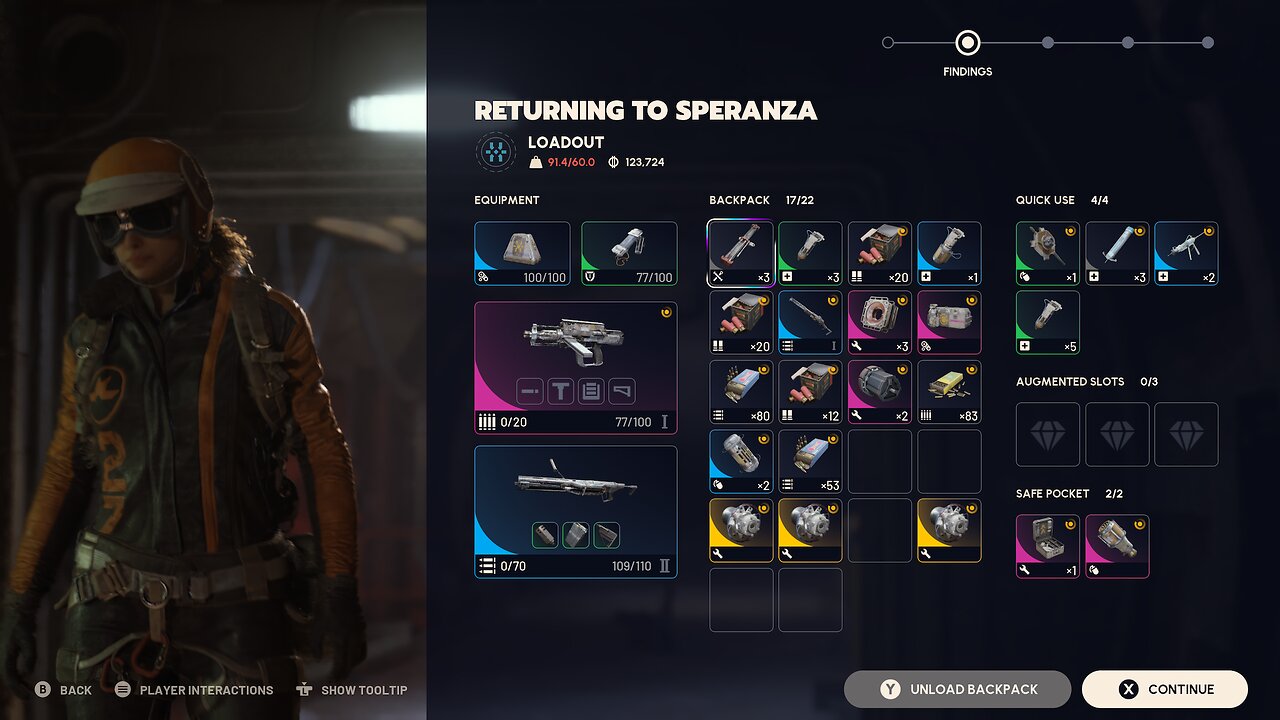The height and width of the screenshot is (720, 1280).
Task: Click the highlighted first backpack item x3
Action: [x=741, y=253]
